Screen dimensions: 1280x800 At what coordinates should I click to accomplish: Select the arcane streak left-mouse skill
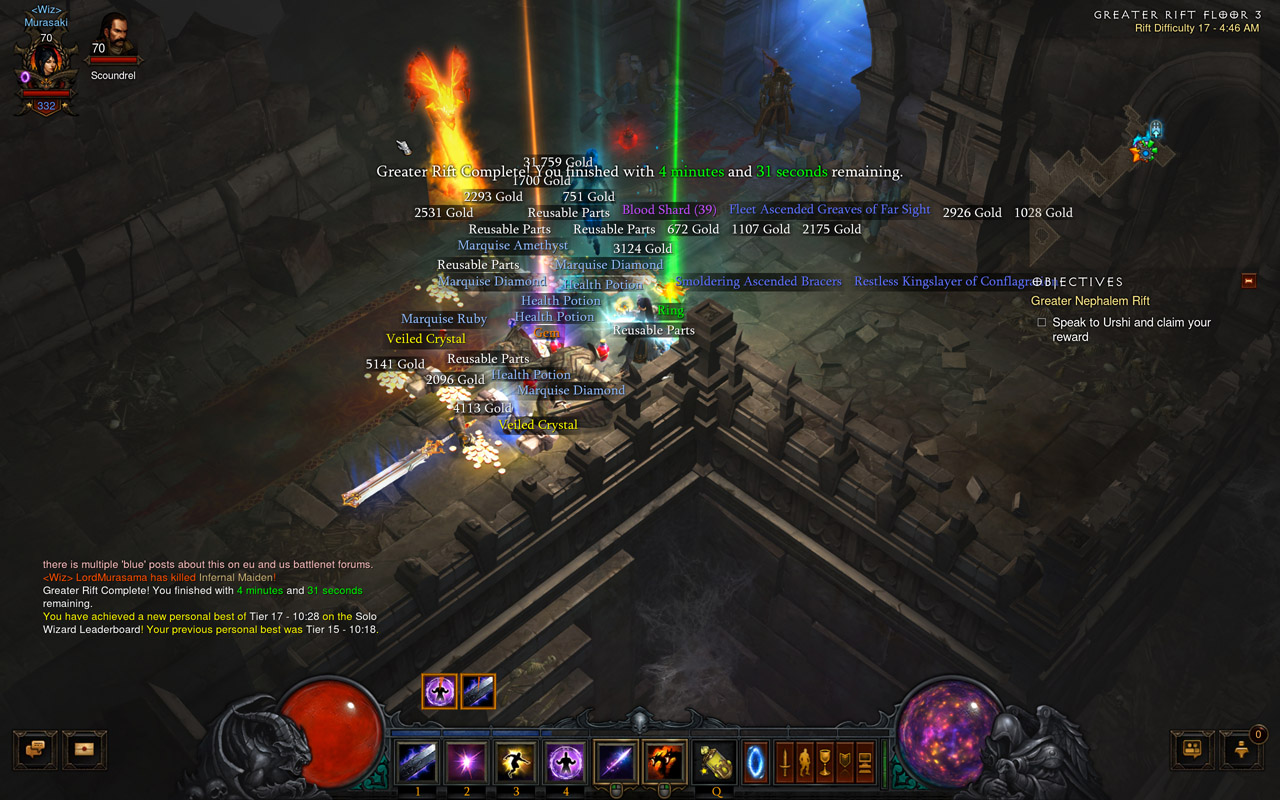point(615,763)
